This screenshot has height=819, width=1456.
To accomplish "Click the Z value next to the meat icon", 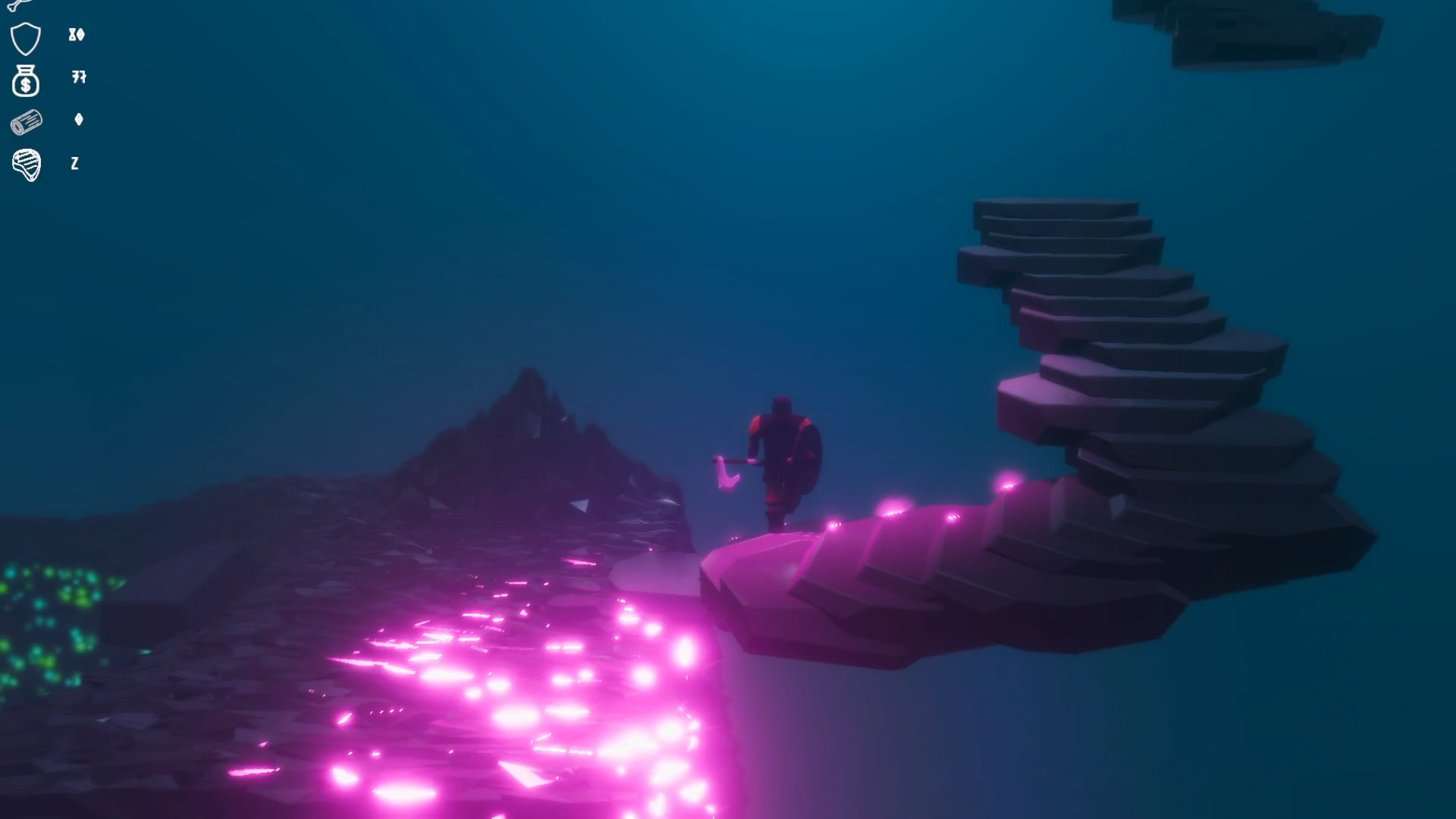I will 74,164.
